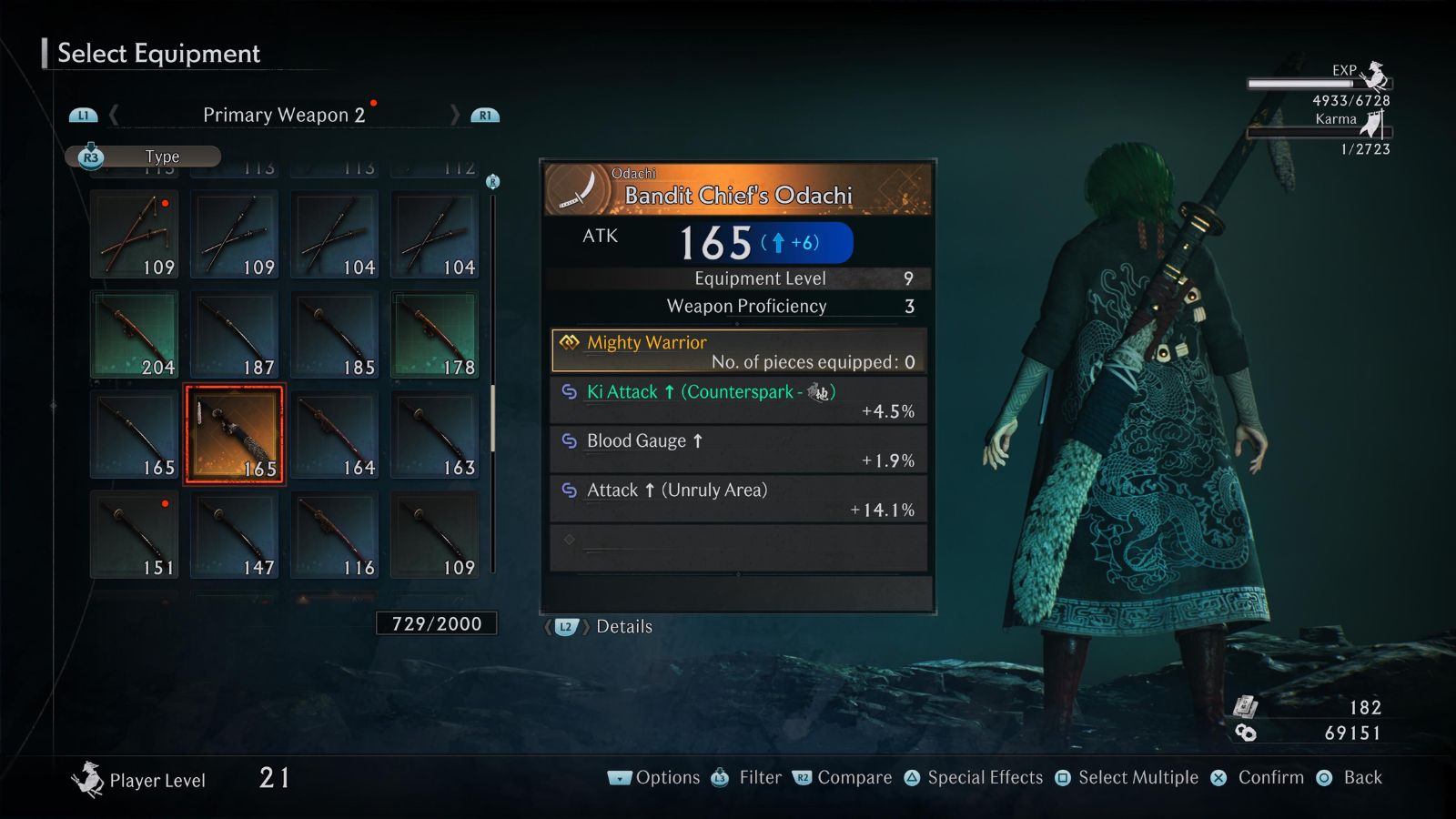The image size is (1456, 819).
Task: Open Details for the selected weapon
Action: (601, 626)
